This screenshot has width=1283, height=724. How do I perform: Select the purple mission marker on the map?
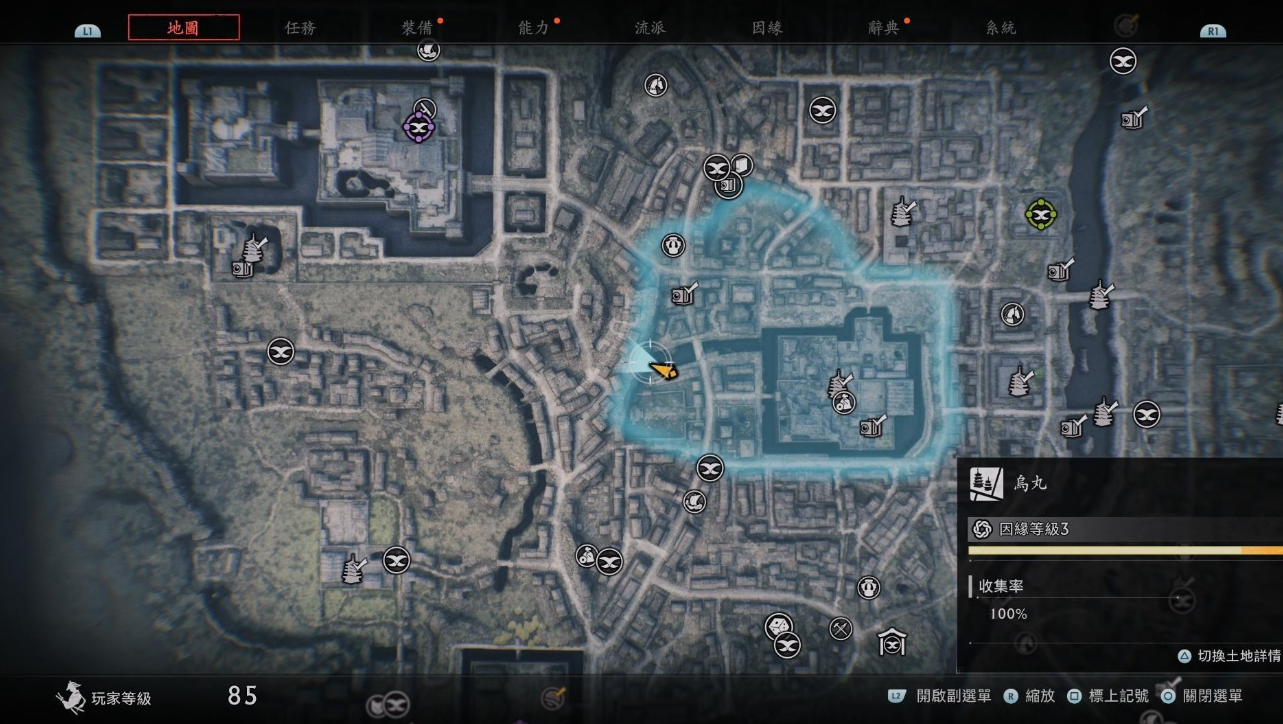coord(418,126)
